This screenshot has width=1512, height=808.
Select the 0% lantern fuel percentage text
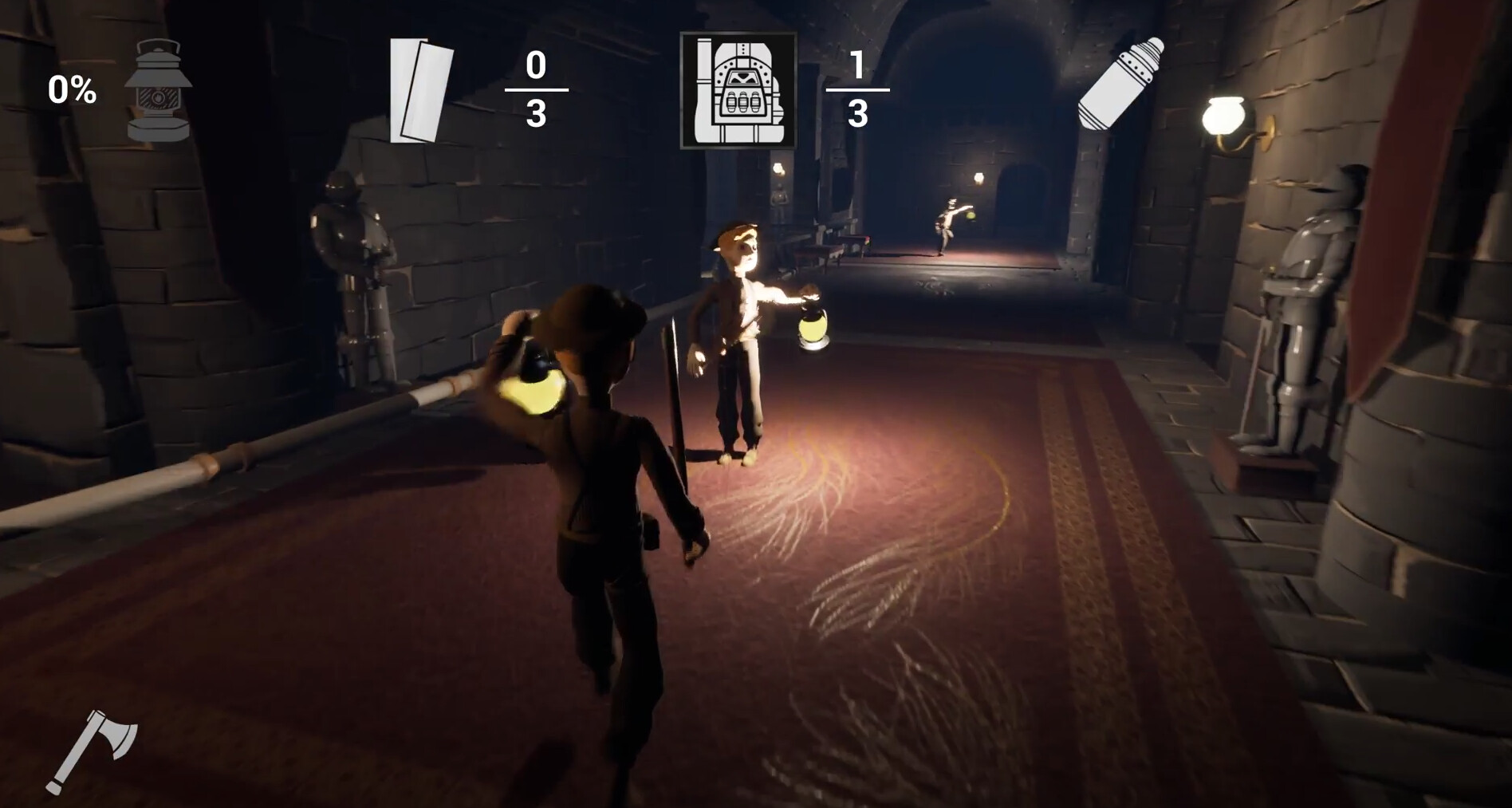71,89
